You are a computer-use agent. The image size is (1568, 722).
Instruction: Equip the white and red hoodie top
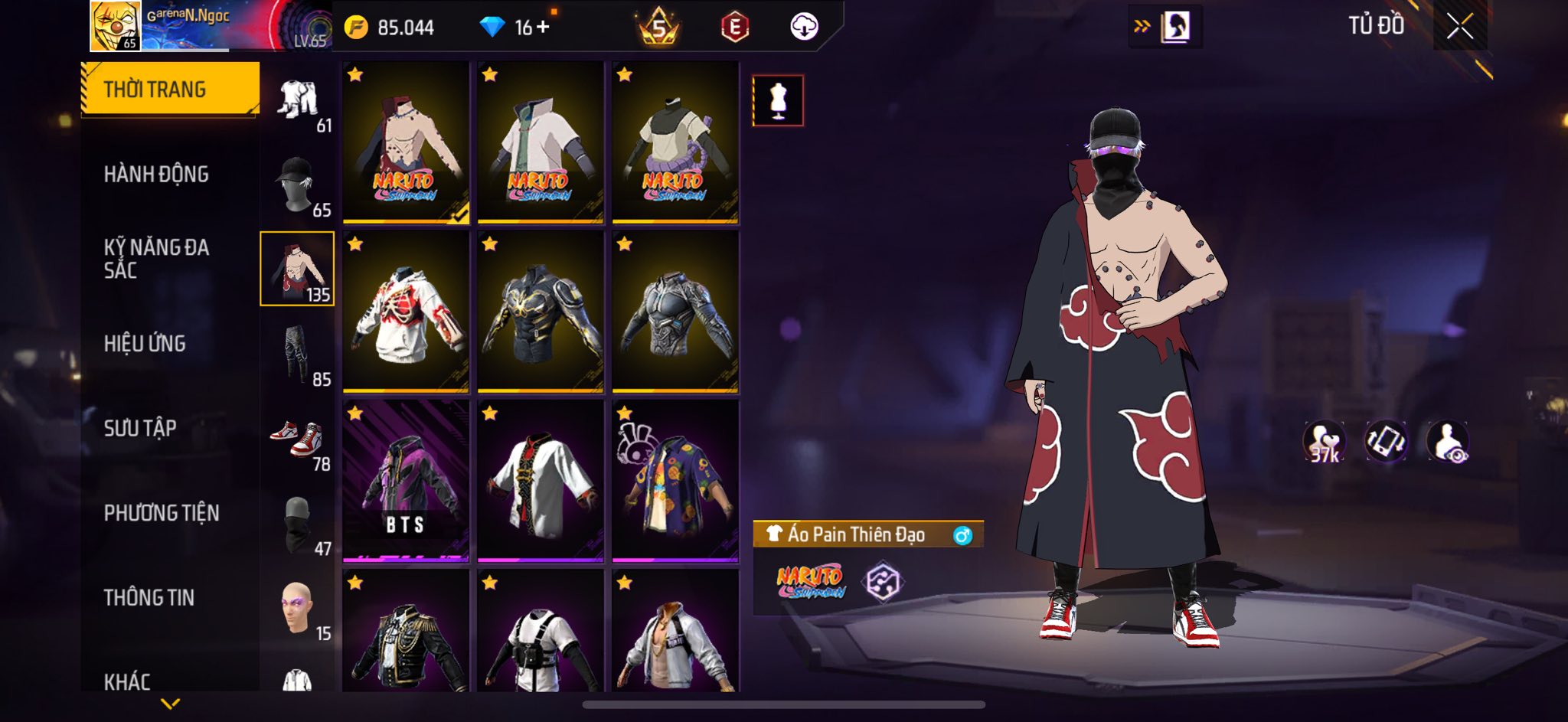[x=406, y=312]
